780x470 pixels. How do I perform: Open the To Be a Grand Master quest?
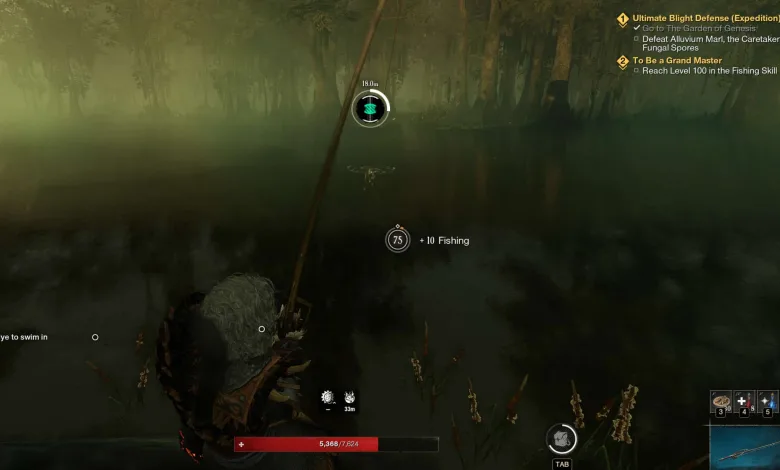click(x=676, y=61)
